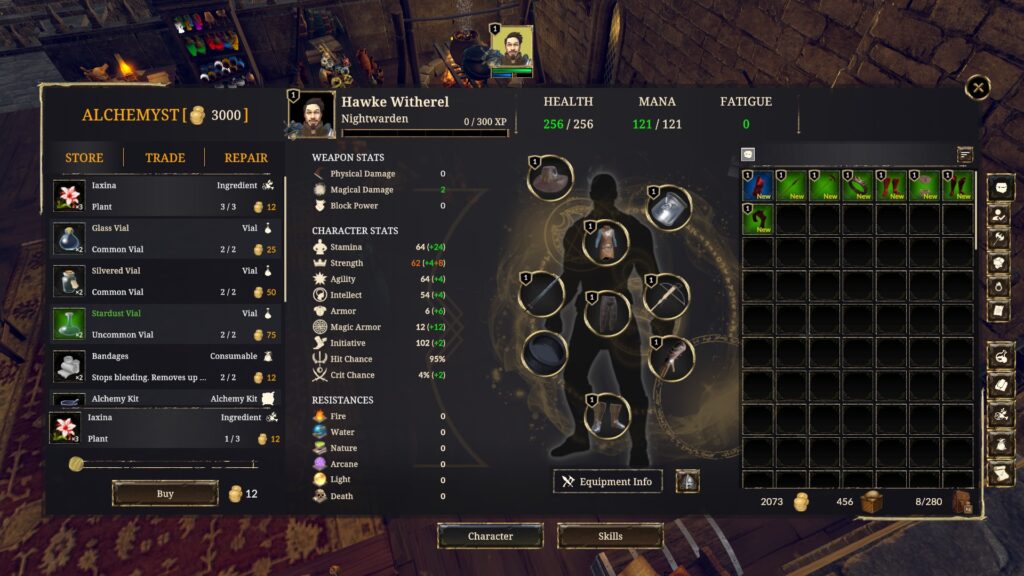Close the shop window
Image resolution: width=1024 pixels, height=576 pixels.
tap(978, 88)
